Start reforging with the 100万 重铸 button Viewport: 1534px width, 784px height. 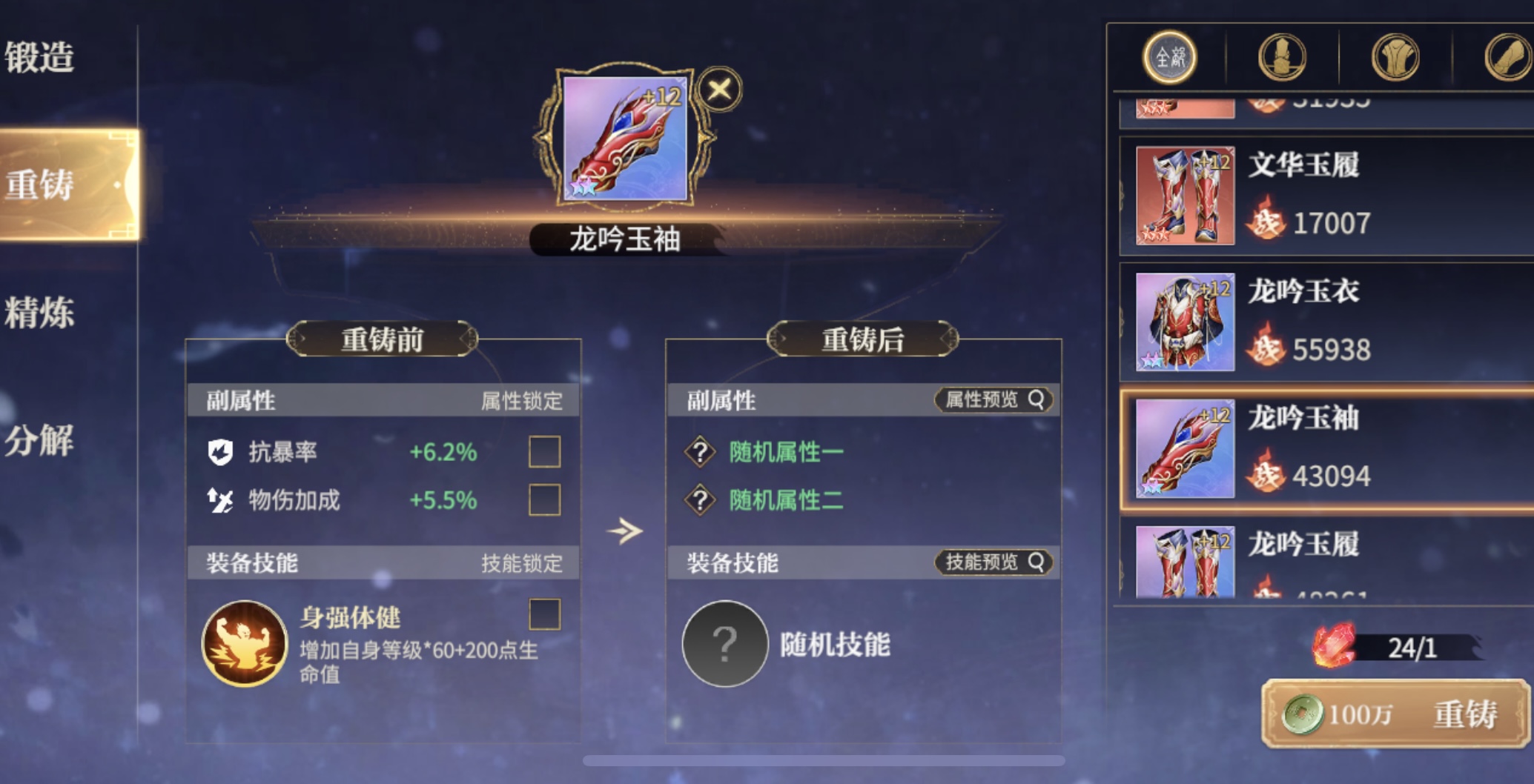click(x=1394, y=714)
